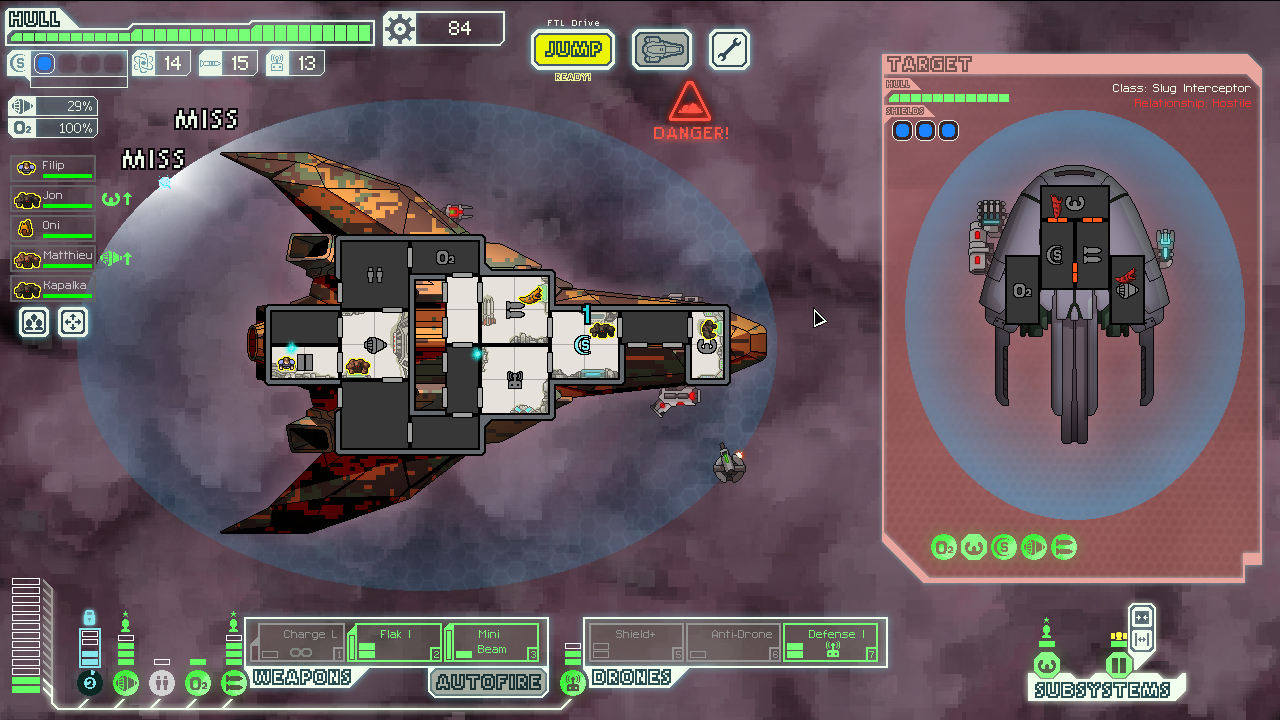Activate the FTL Drive JUMP button
This screenshot has height=720, width=1280.
pos(573,49)
